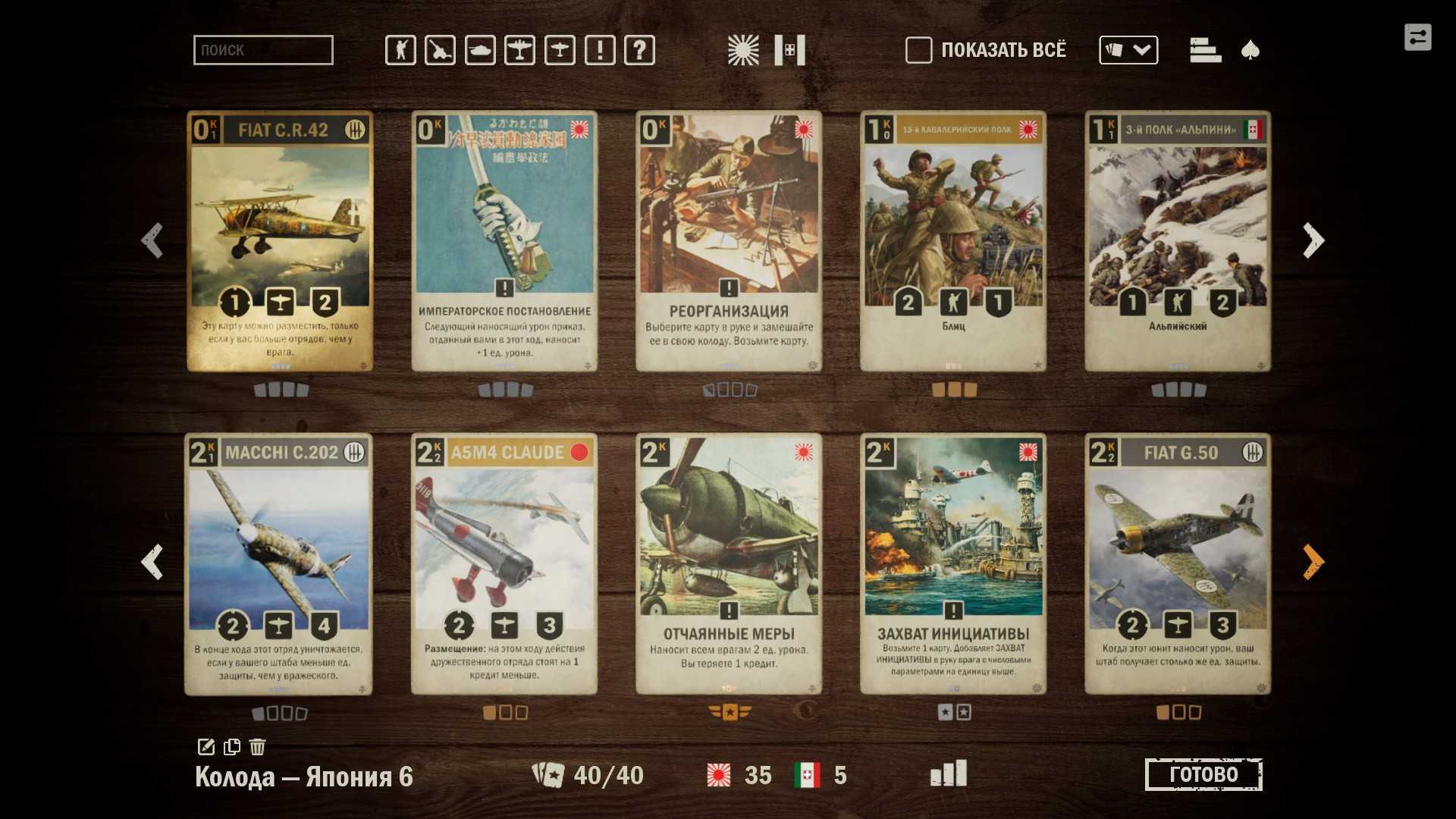
Task: Select the A5M4 CLAUDE fighter card
Action: pos(504,563)
